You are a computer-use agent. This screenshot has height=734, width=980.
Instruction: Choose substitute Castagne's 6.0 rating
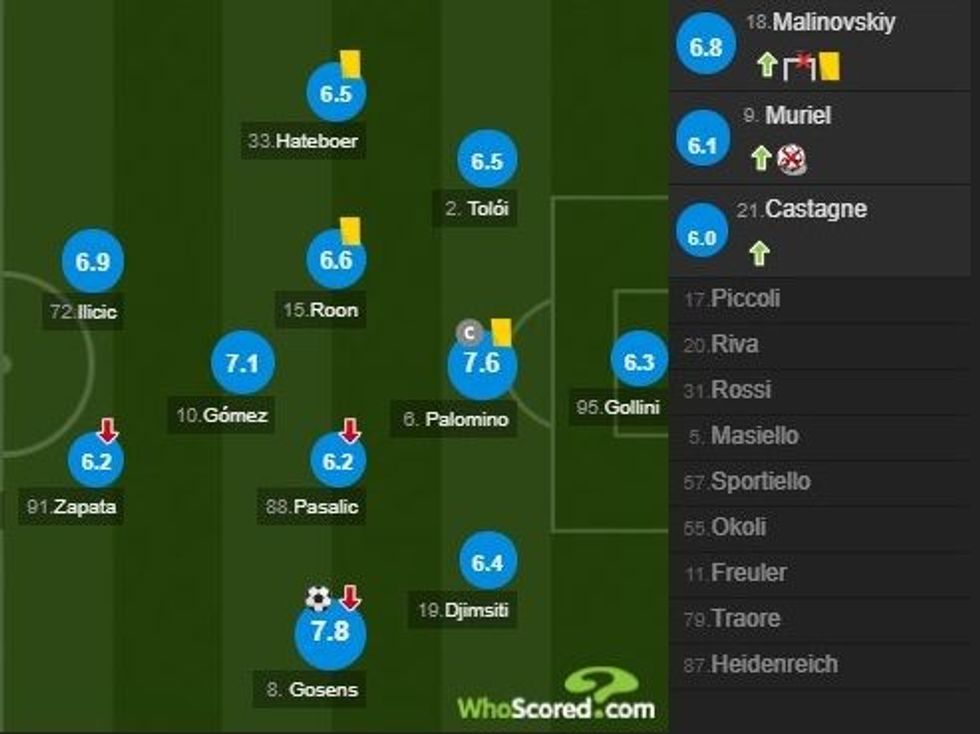pos(701,238)
